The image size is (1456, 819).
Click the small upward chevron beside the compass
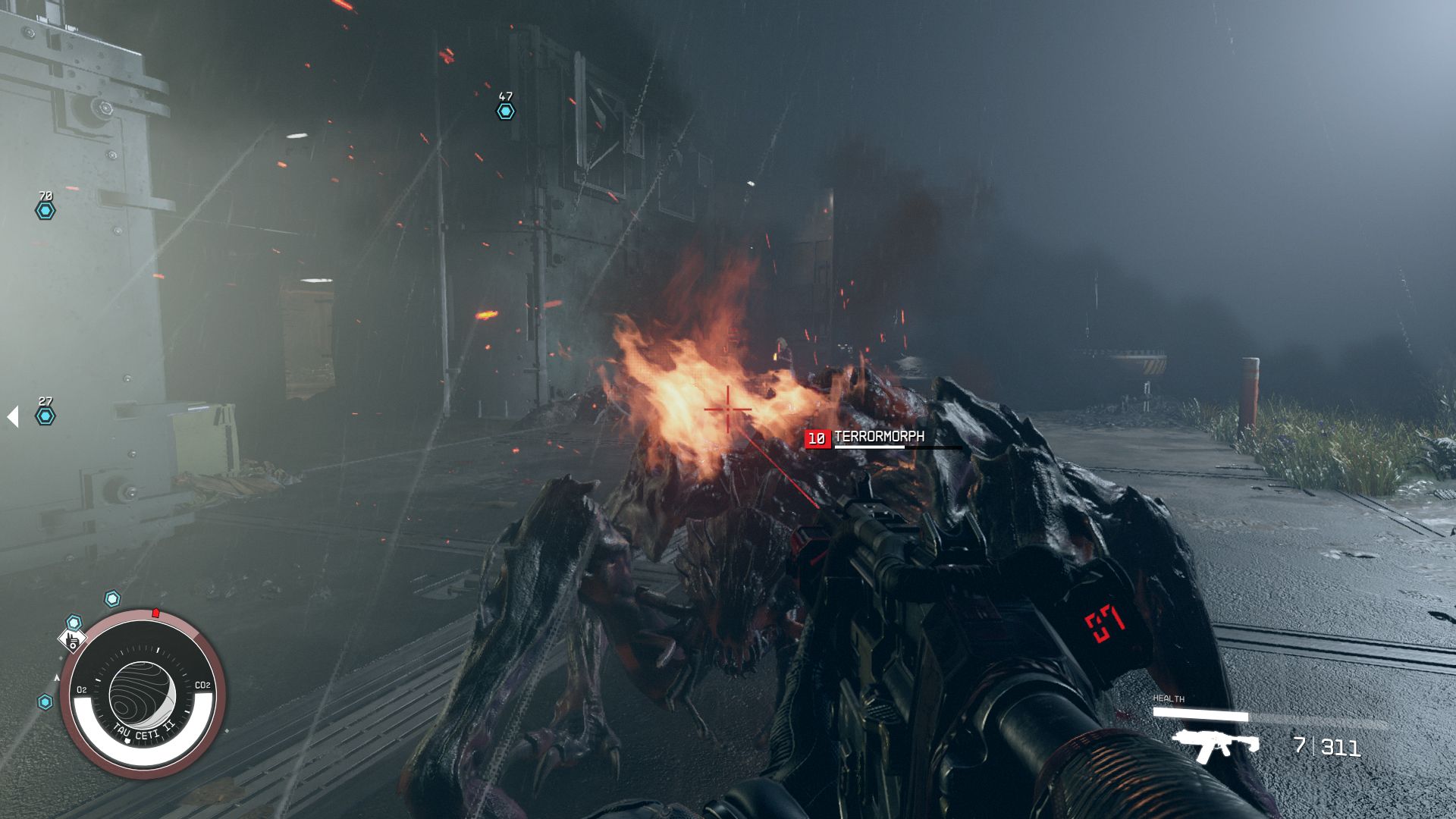pyautogui.click(x=55, y=678)
